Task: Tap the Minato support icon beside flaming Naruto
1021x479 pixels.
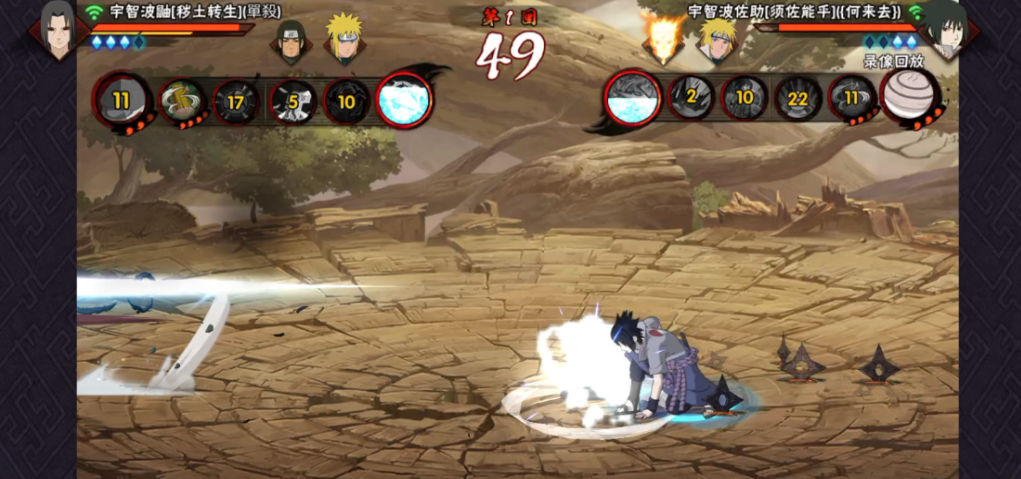Action: (x=716, y=40)
